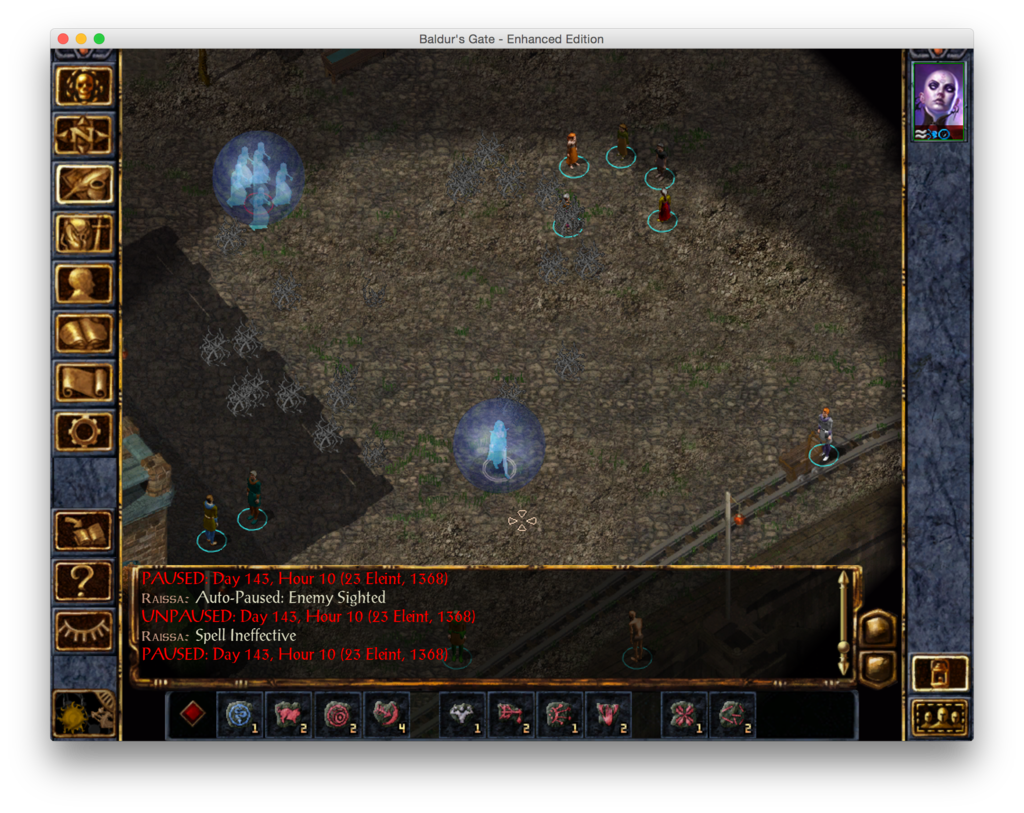1024x813 pixels.
Task: Click the red diamond button on the spell bar
Action: tap(193, 714)
